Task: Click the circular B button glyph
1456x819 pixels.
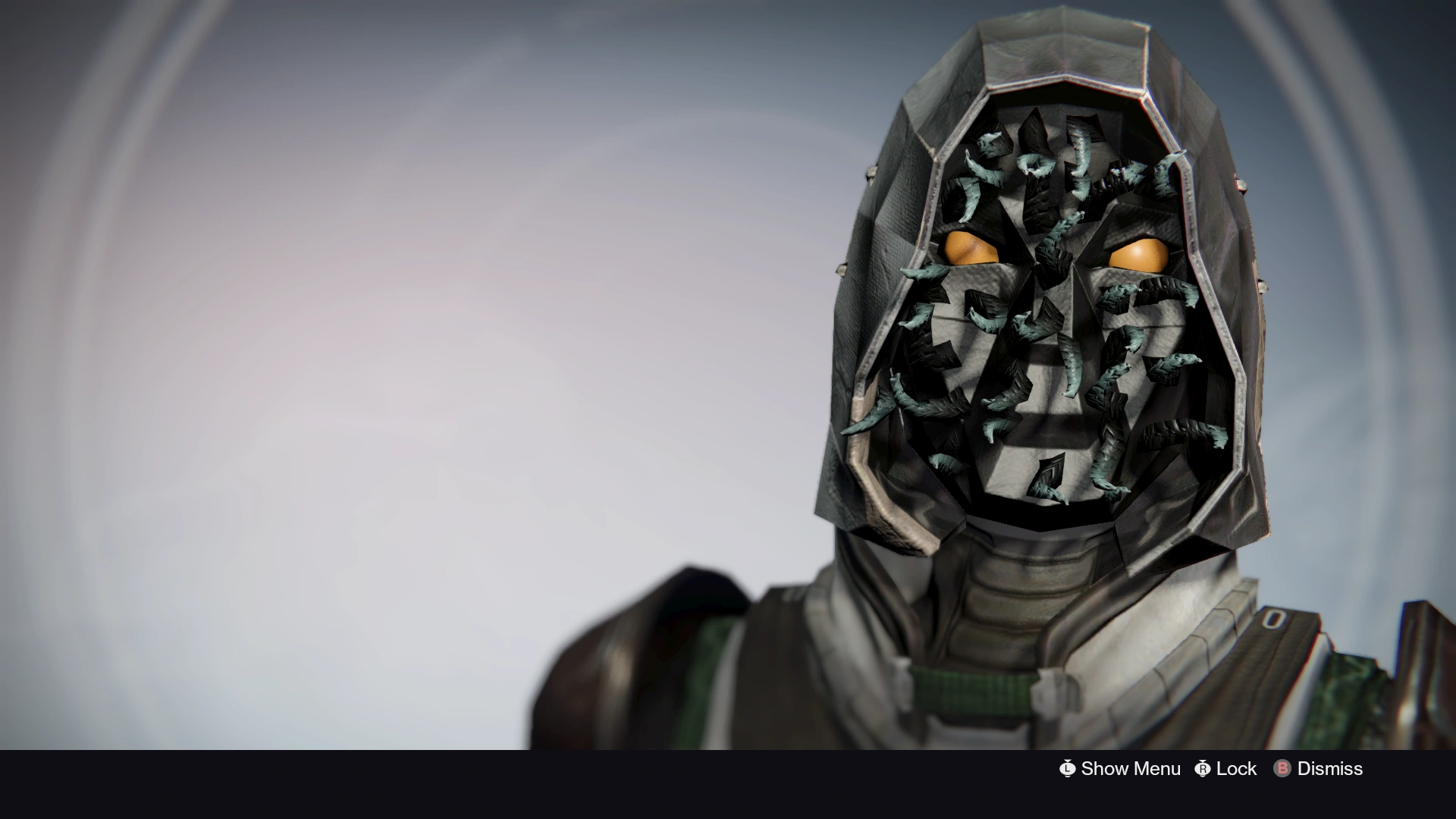Action: (1284, 768)
